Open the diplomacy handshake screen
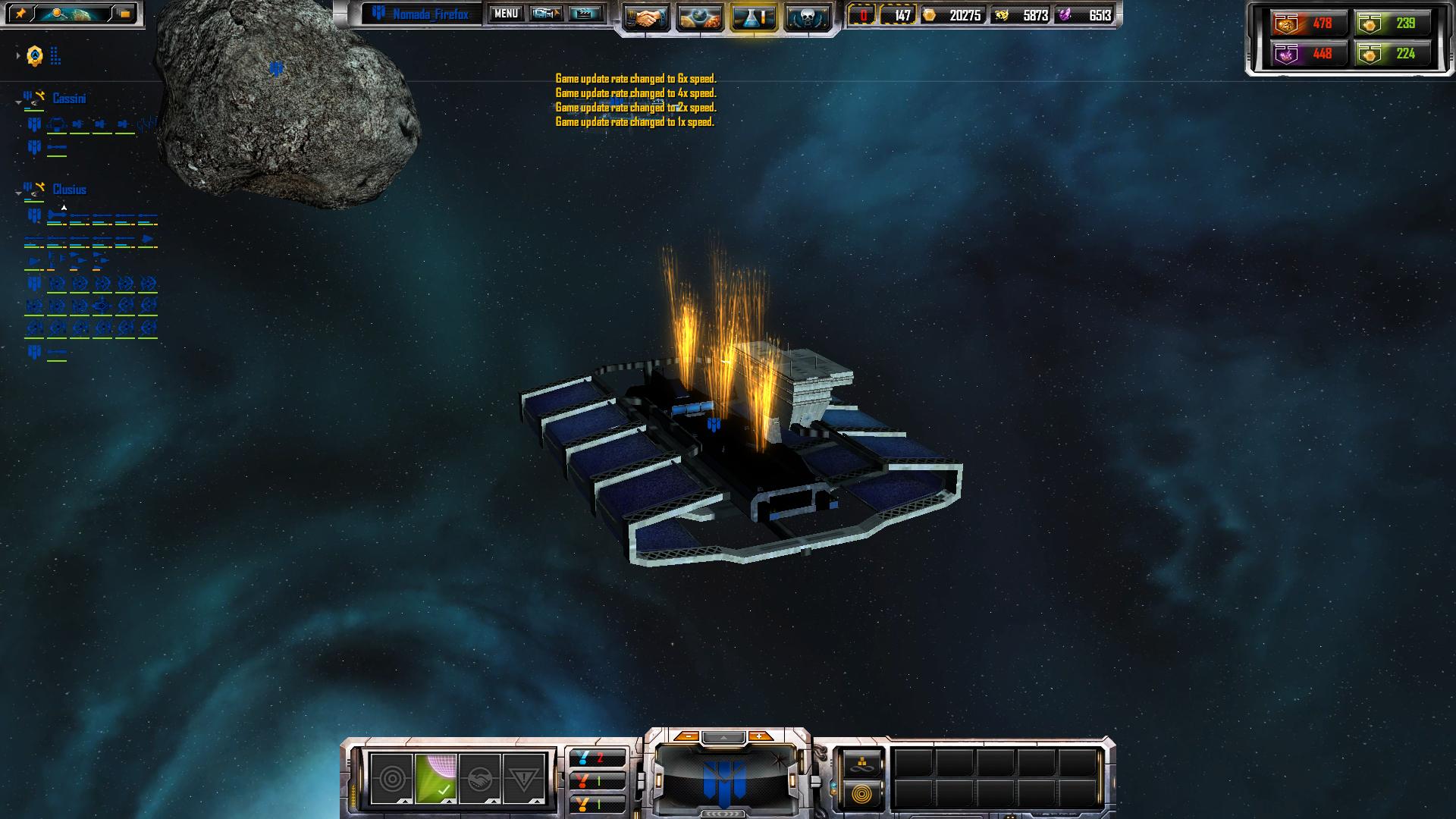This screenshot has height=819, width=1456. [x=646, y=17]
